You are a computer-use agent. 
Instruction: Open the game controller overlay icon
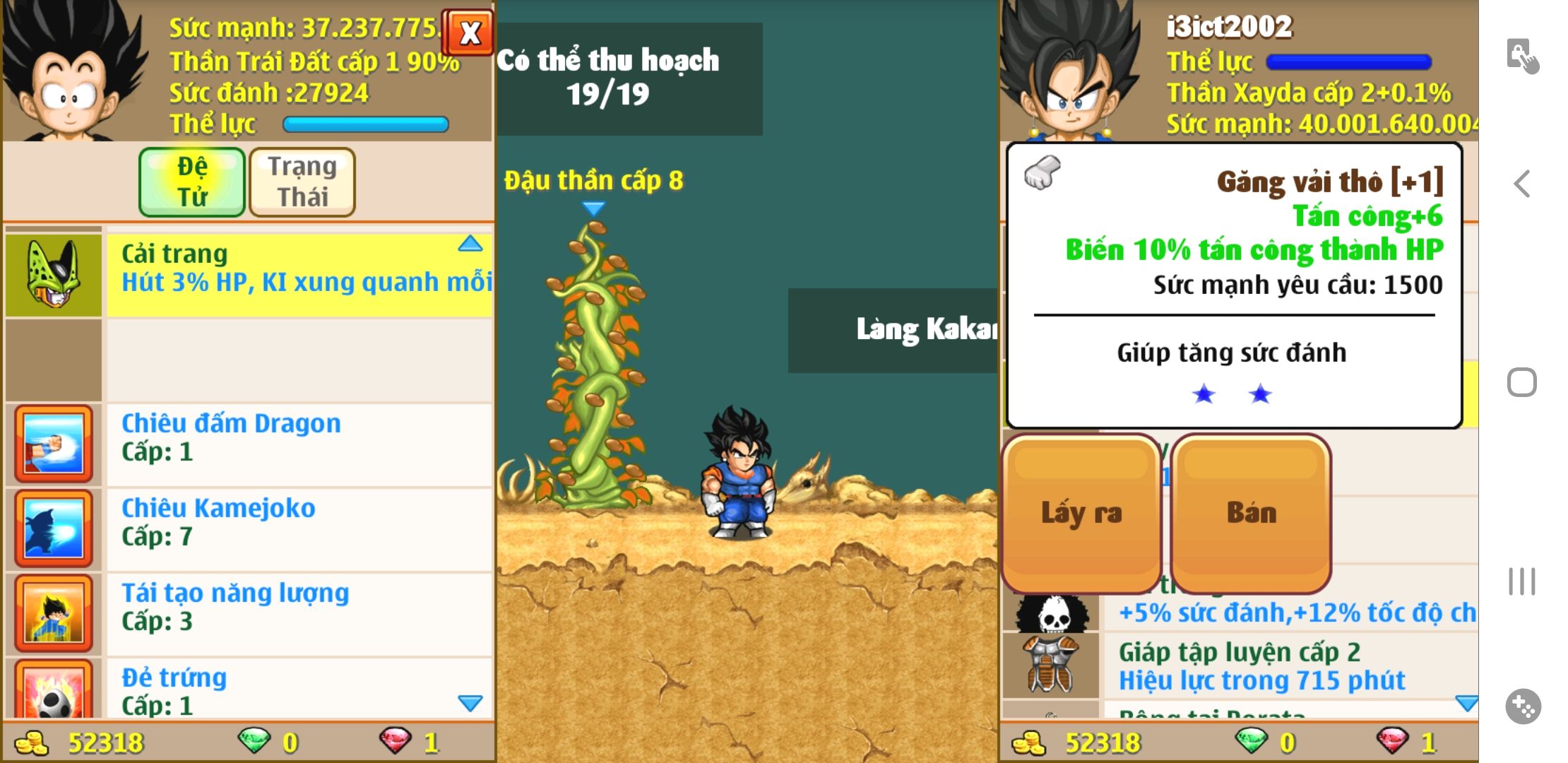click(x=1523, y=706)
